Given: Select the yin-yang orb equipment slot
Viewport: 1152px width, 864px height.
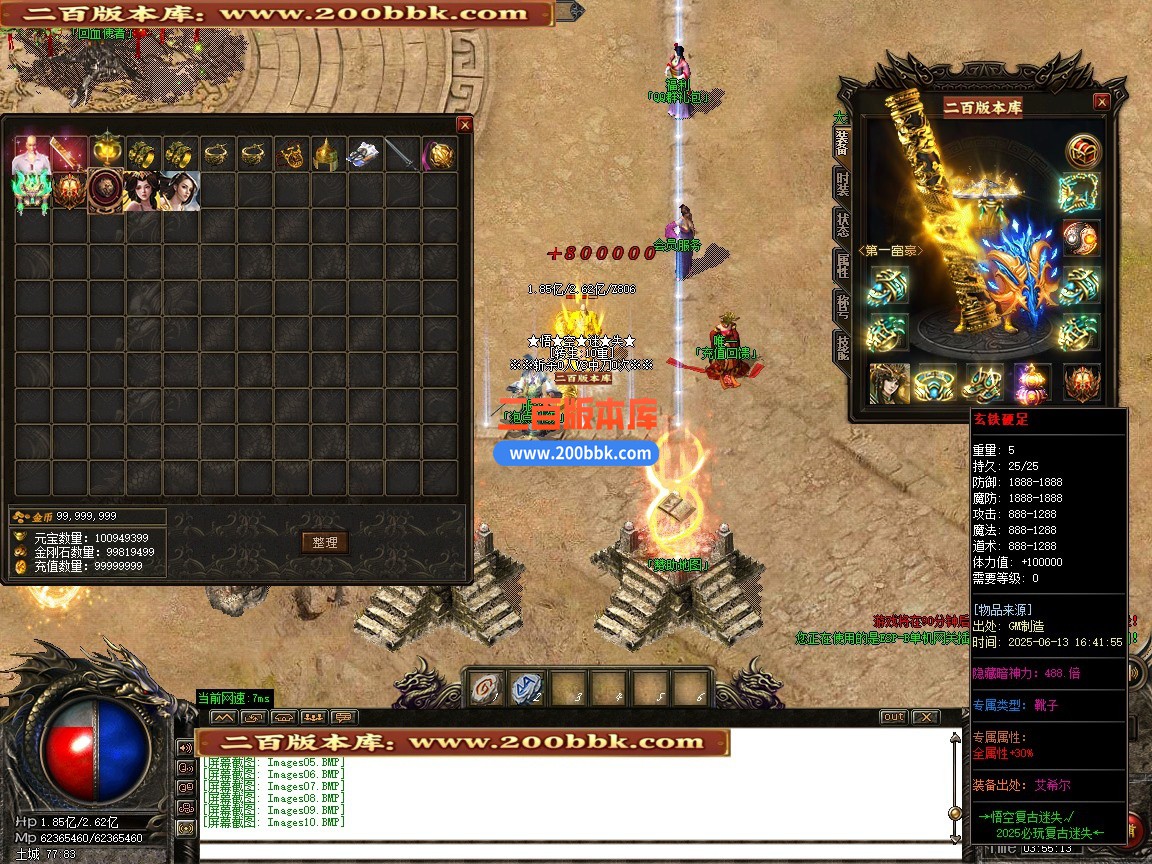Looking at the screenshot, I should click(1081, 238).
